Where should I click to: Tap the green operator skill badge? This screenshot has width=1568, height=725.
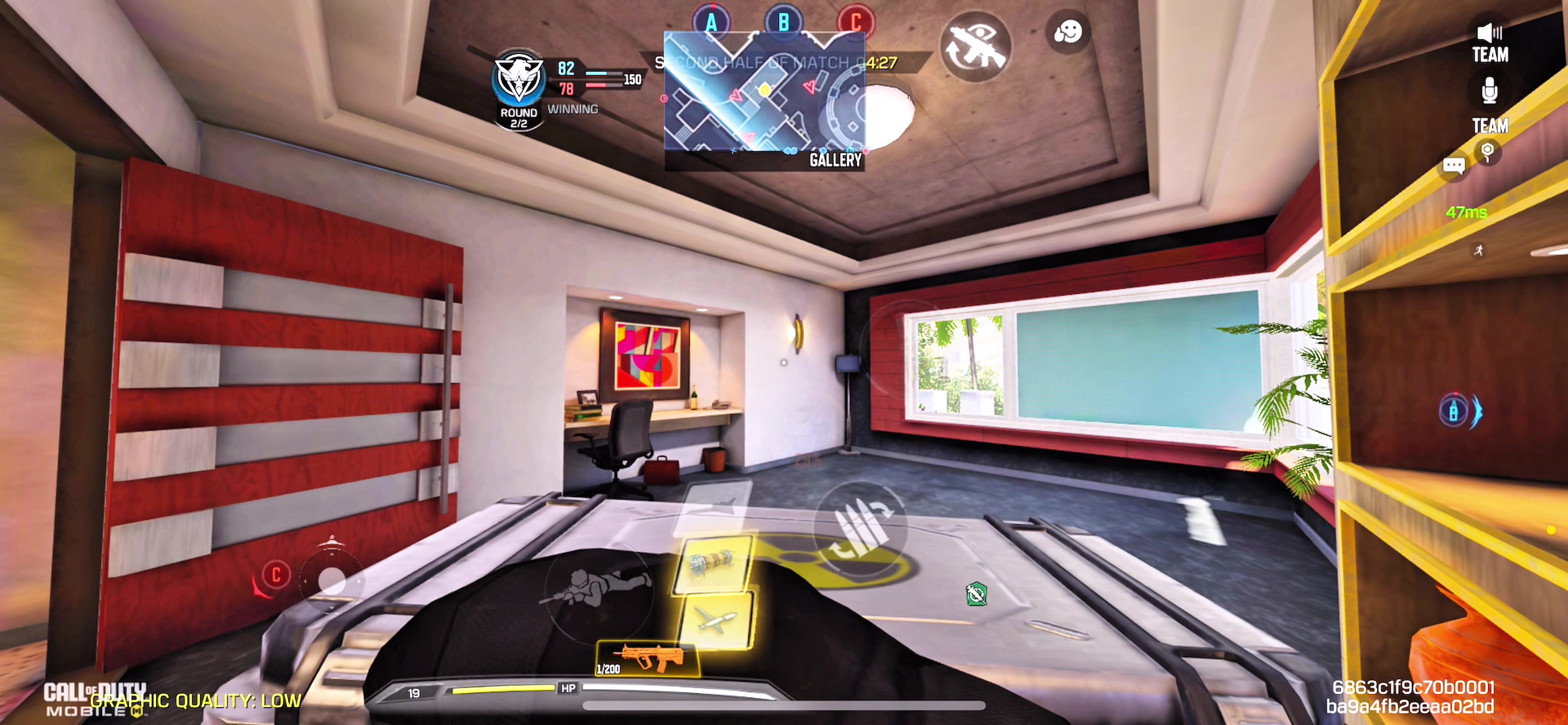click(x=976, y=594)
